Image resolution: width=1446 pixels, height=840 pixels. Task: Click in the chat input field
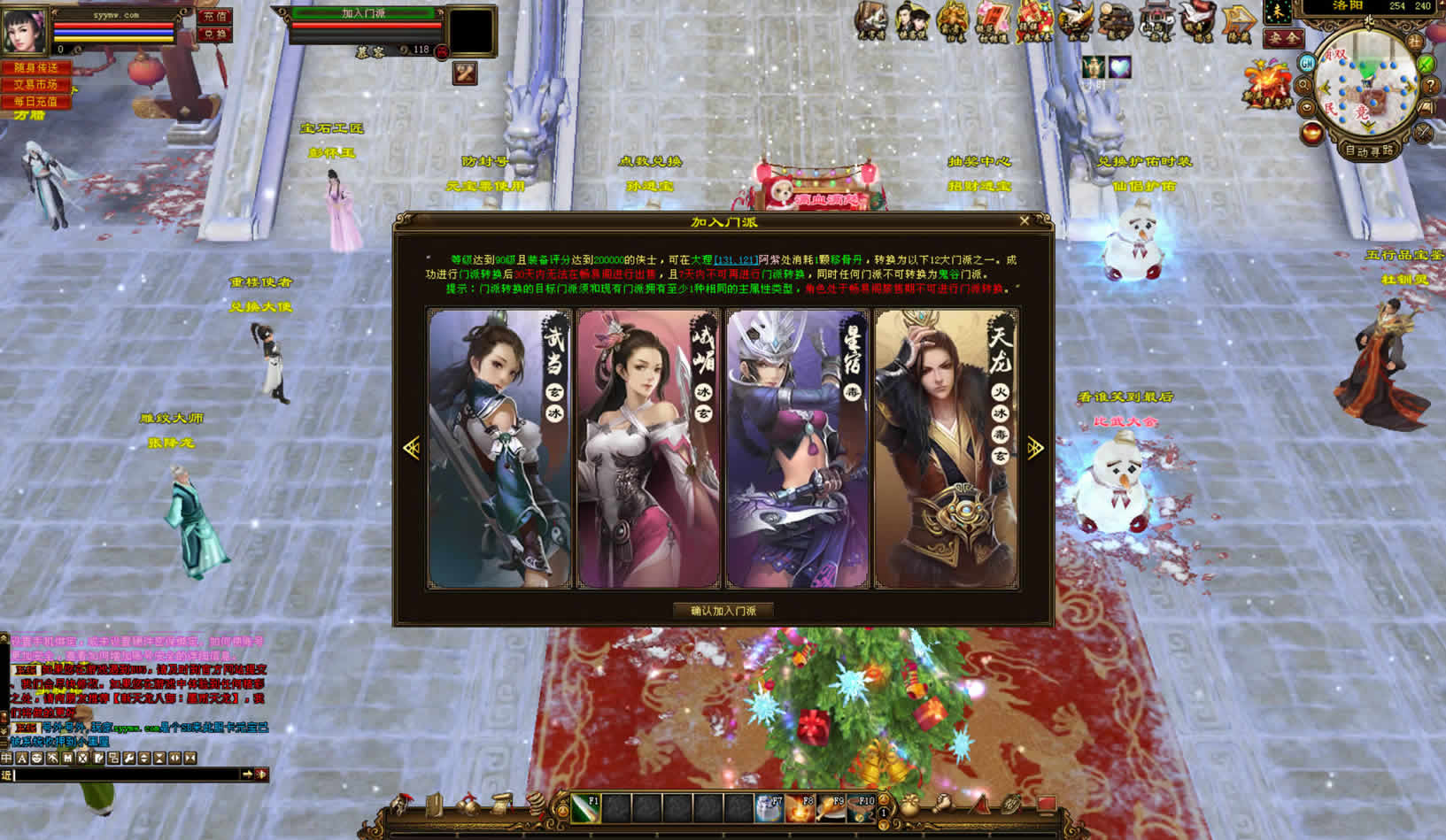(x=124, y=774)
